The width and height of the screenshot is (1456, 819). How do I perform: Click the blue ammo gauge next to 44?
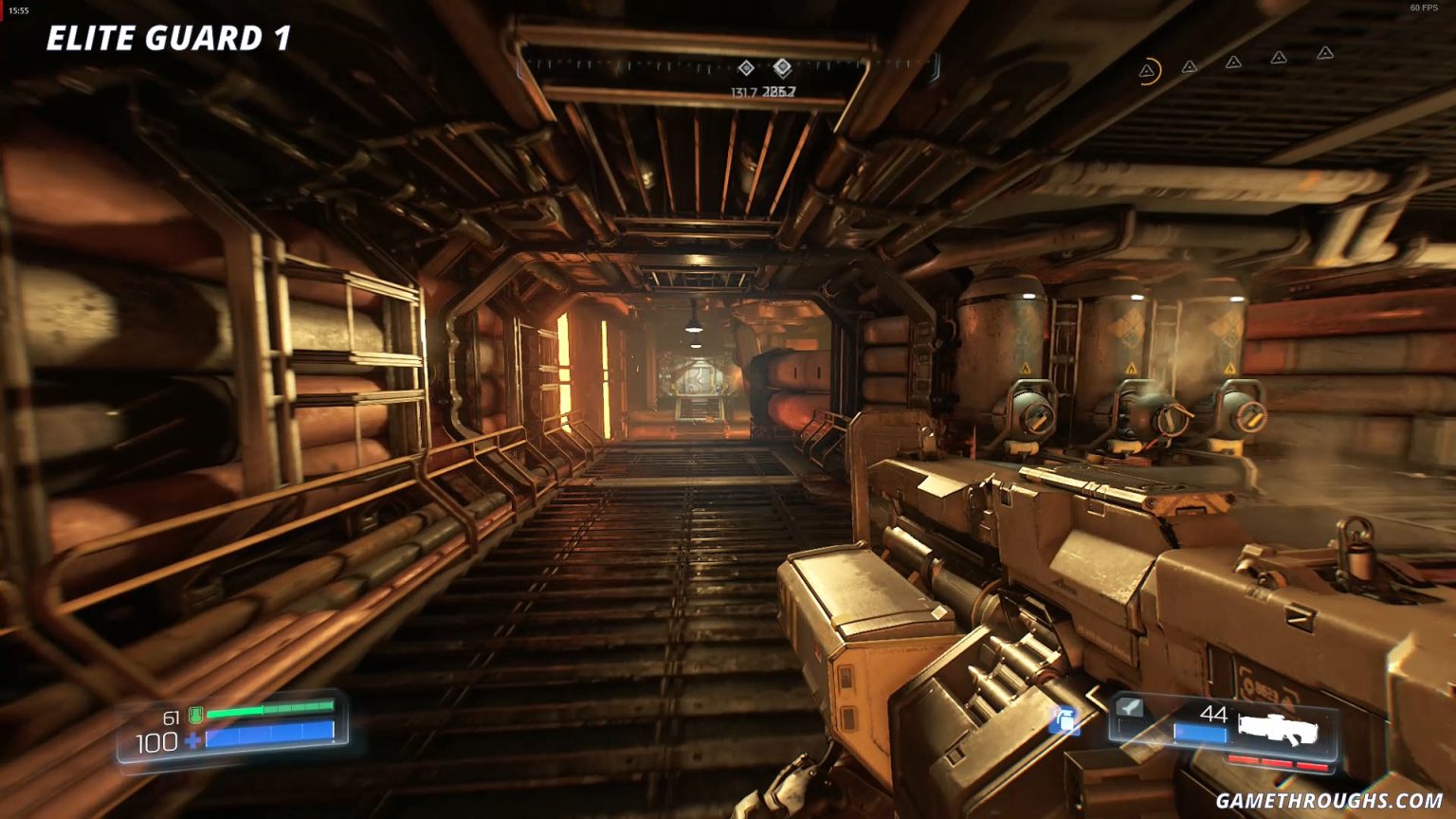pyautogui.click(x=1199, y=733)
